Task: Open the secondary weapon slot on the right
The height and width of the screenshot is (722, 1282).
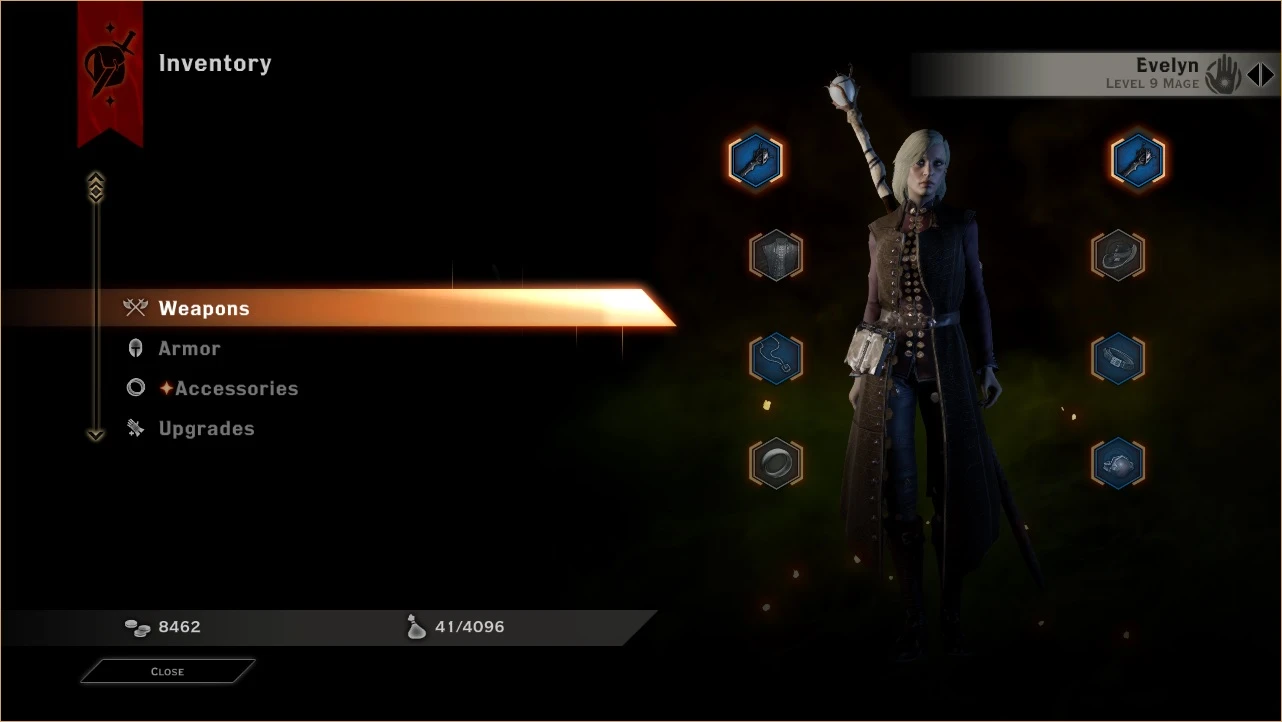Action: pos(1138,160)
